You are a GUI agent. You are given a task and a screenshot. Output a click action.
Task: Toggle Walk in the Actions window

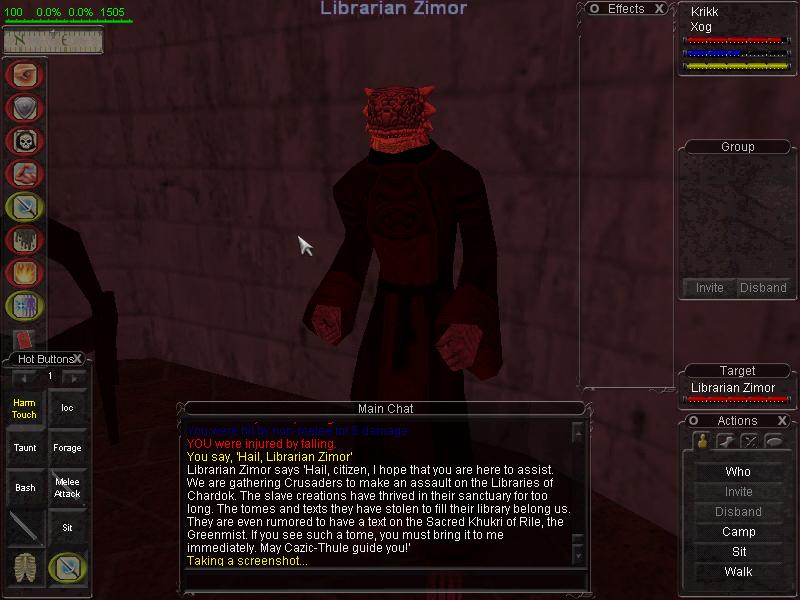(738, 572)
